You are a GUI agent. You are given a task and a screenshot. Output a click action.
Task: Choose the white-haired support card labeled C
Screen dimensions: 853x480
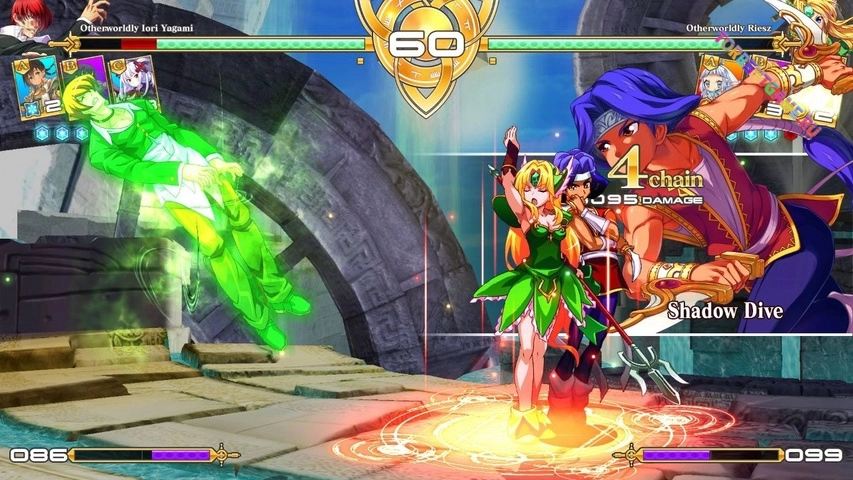tap(137, 87)
